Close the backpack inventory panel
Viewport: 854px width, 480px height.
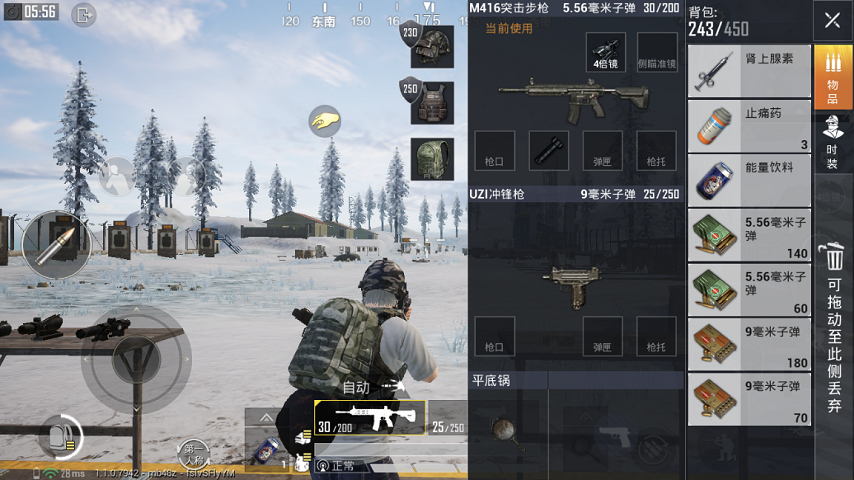pyautogui.click(x=832, y=20)
